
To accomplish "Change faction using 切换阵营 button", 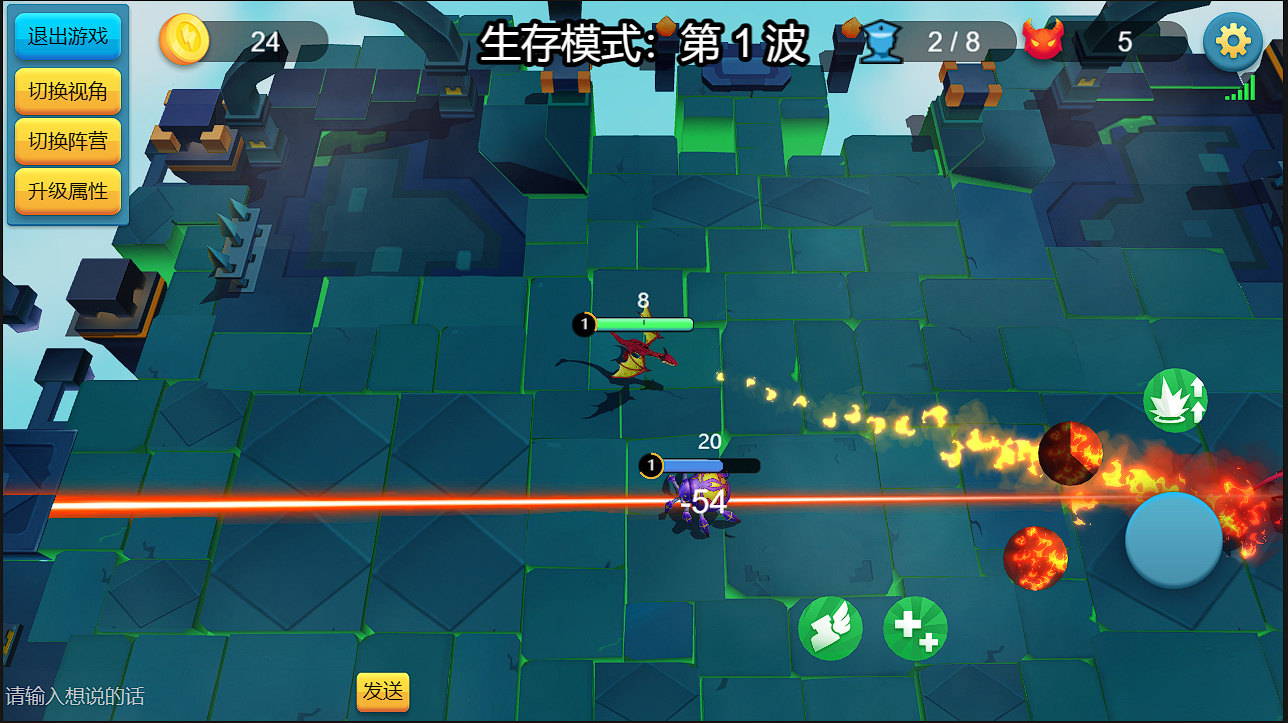I will (x=68, y=141).
